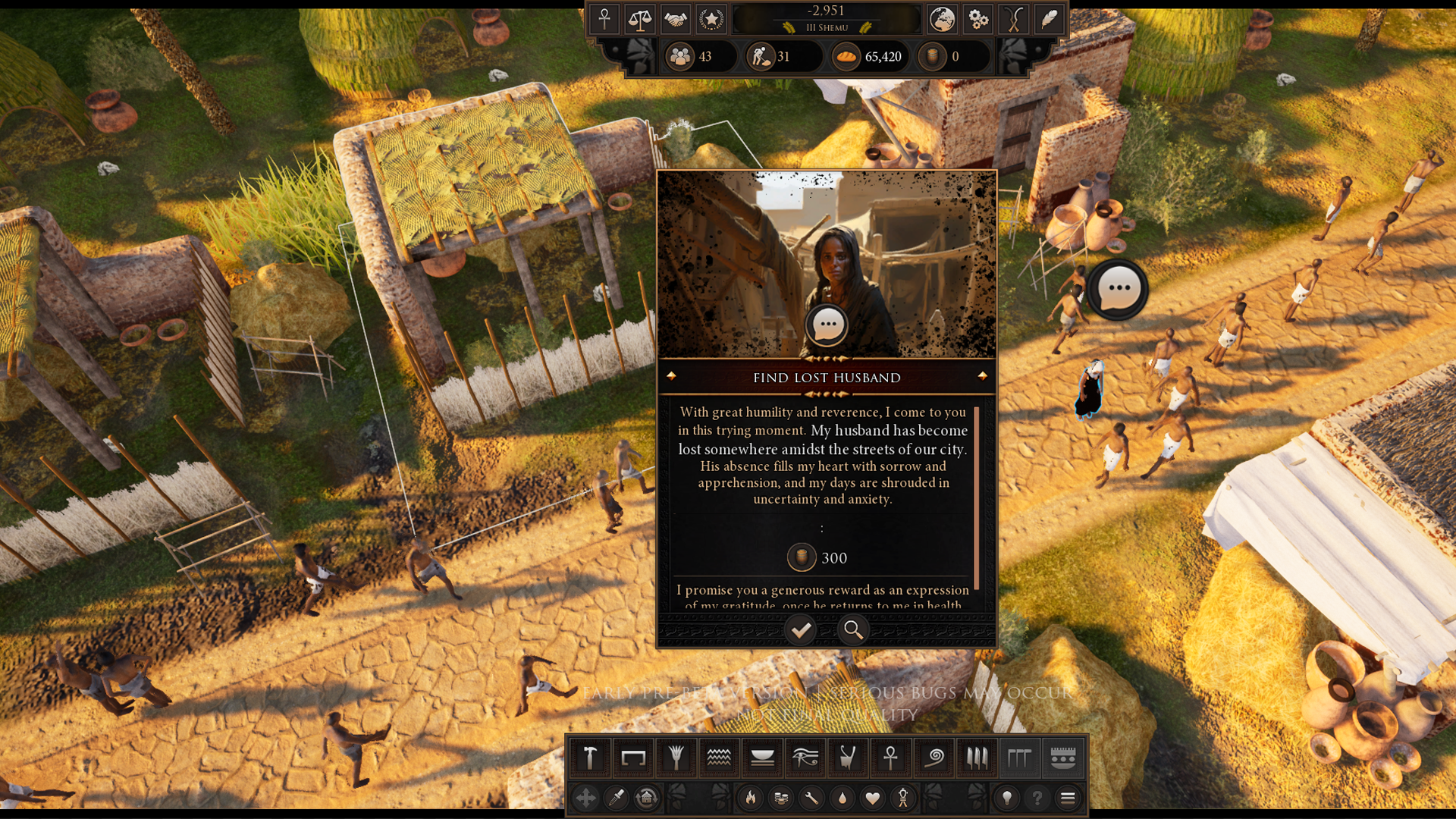The width and height of the screenshot is (1456, 819).
Task: Open the gears settings menu
Action: coord(978,19)
